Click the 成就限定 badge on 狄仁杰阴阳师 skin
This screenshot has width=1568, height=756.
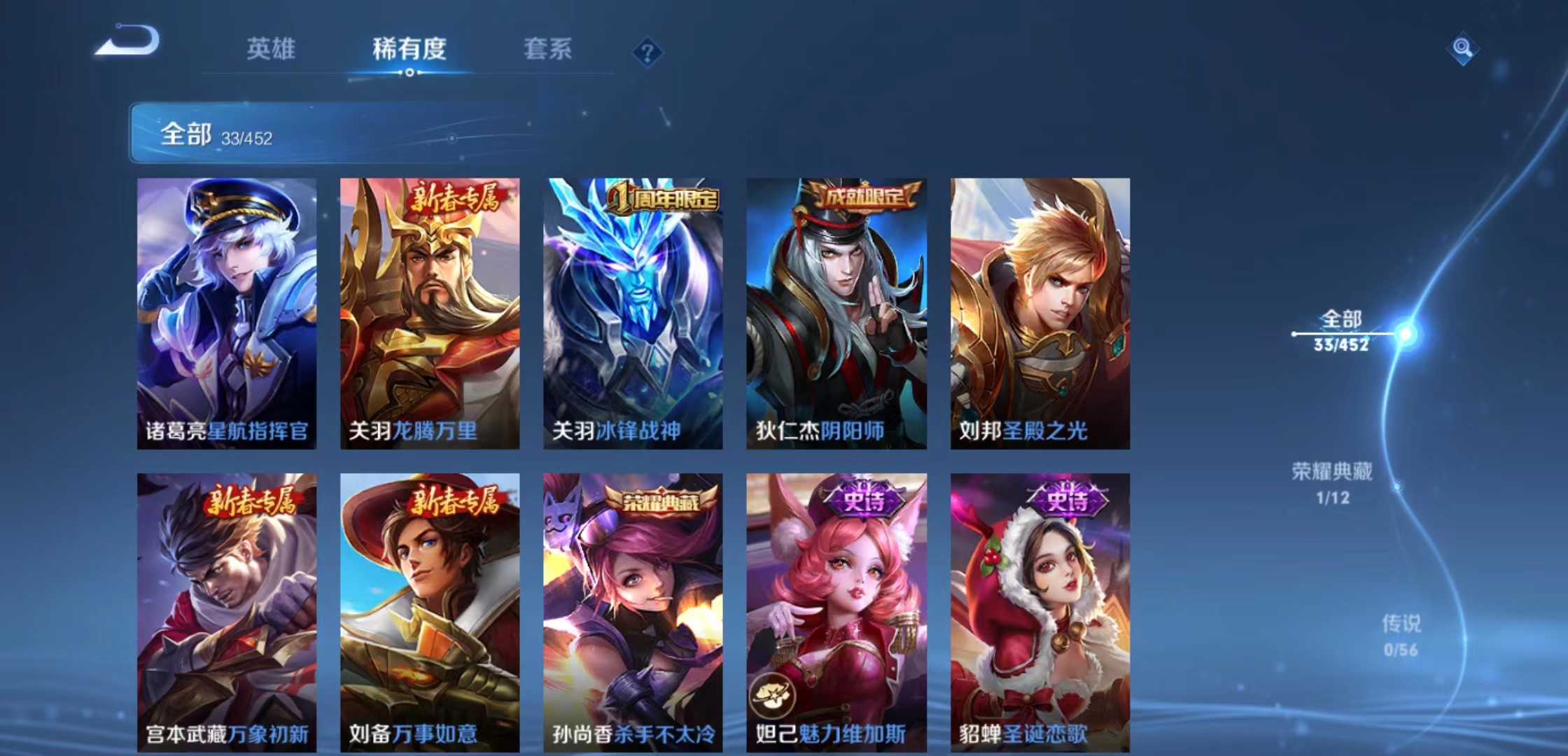pyautogui.click(x=864, y=196)
